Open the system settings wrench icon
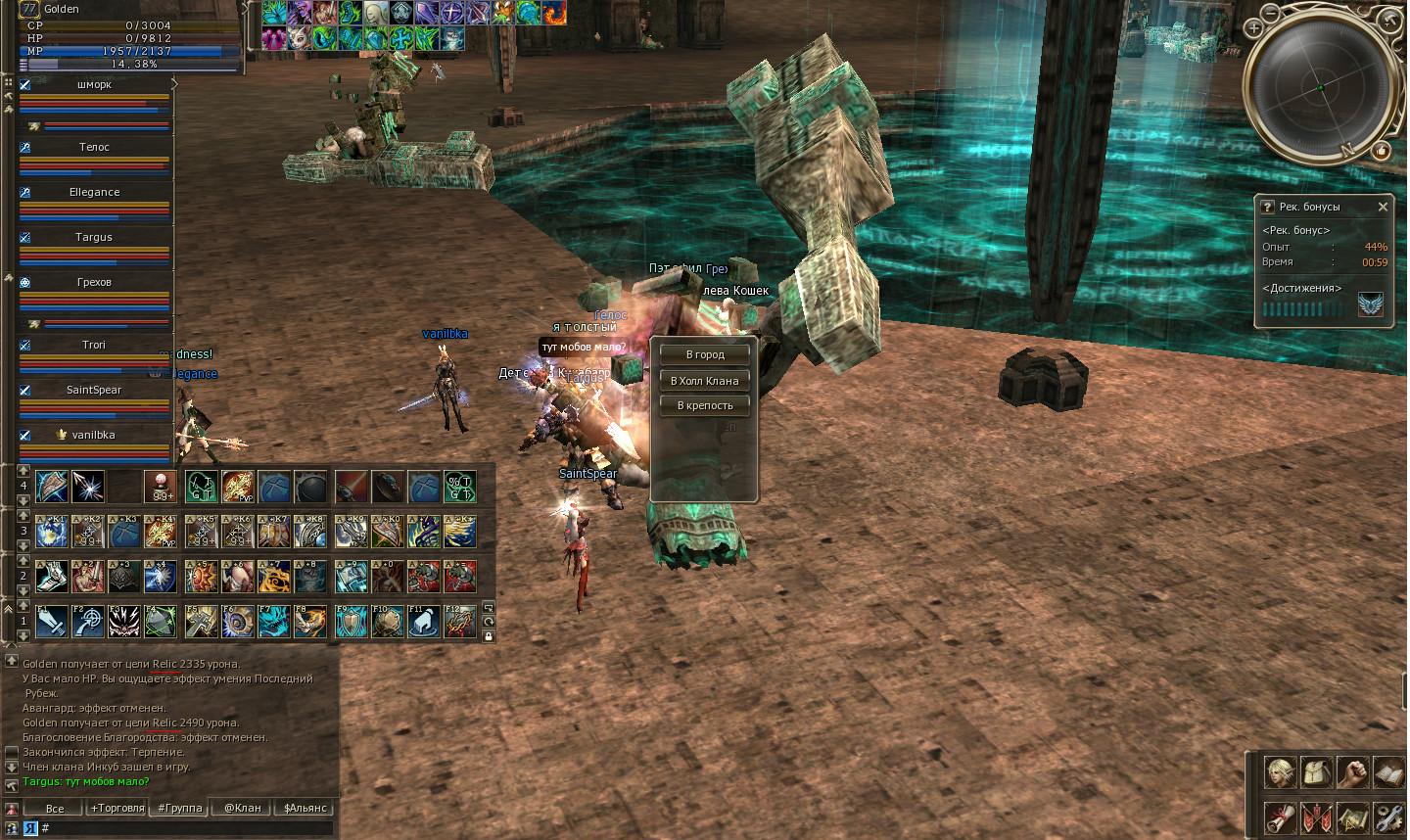 coord(1388,817)
